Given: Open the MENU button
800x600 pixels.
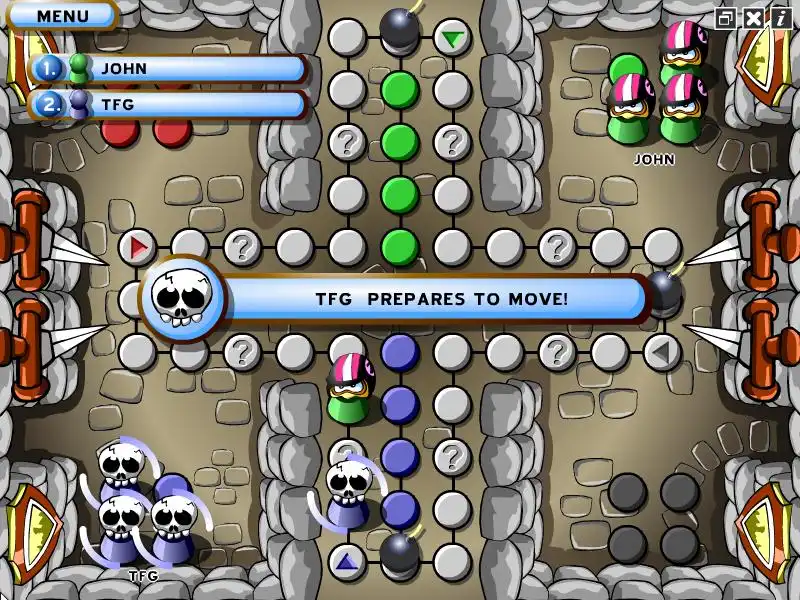Looking at the screenshot, I should [x=62, y=16].
